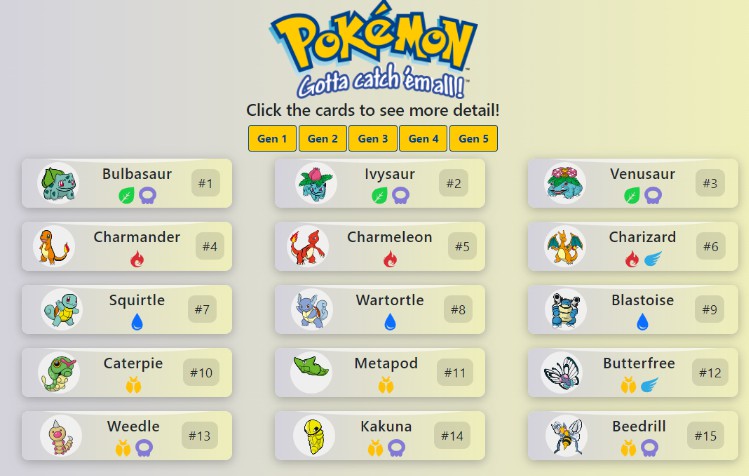749x476 pixels.
Task: Switch to Gen 2 Pokémon
Action: point(322,139)
